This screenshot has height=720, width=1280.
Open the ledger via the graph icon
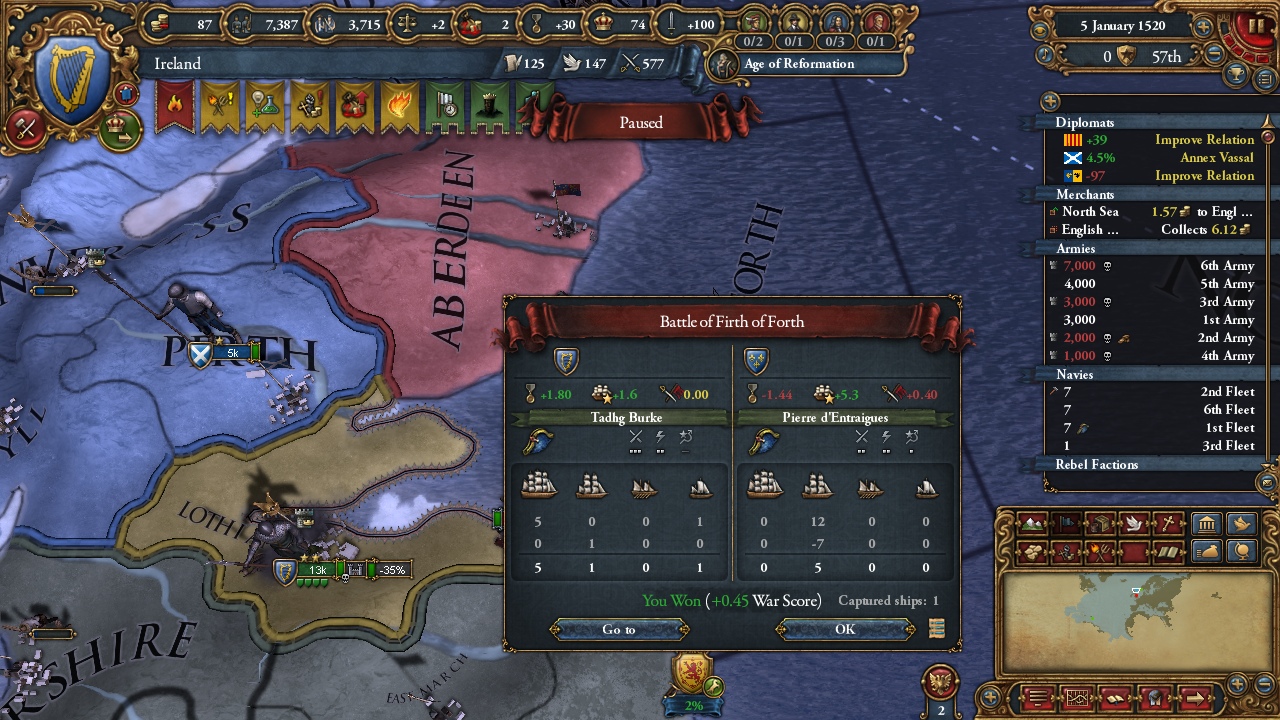click(1077, 698)
